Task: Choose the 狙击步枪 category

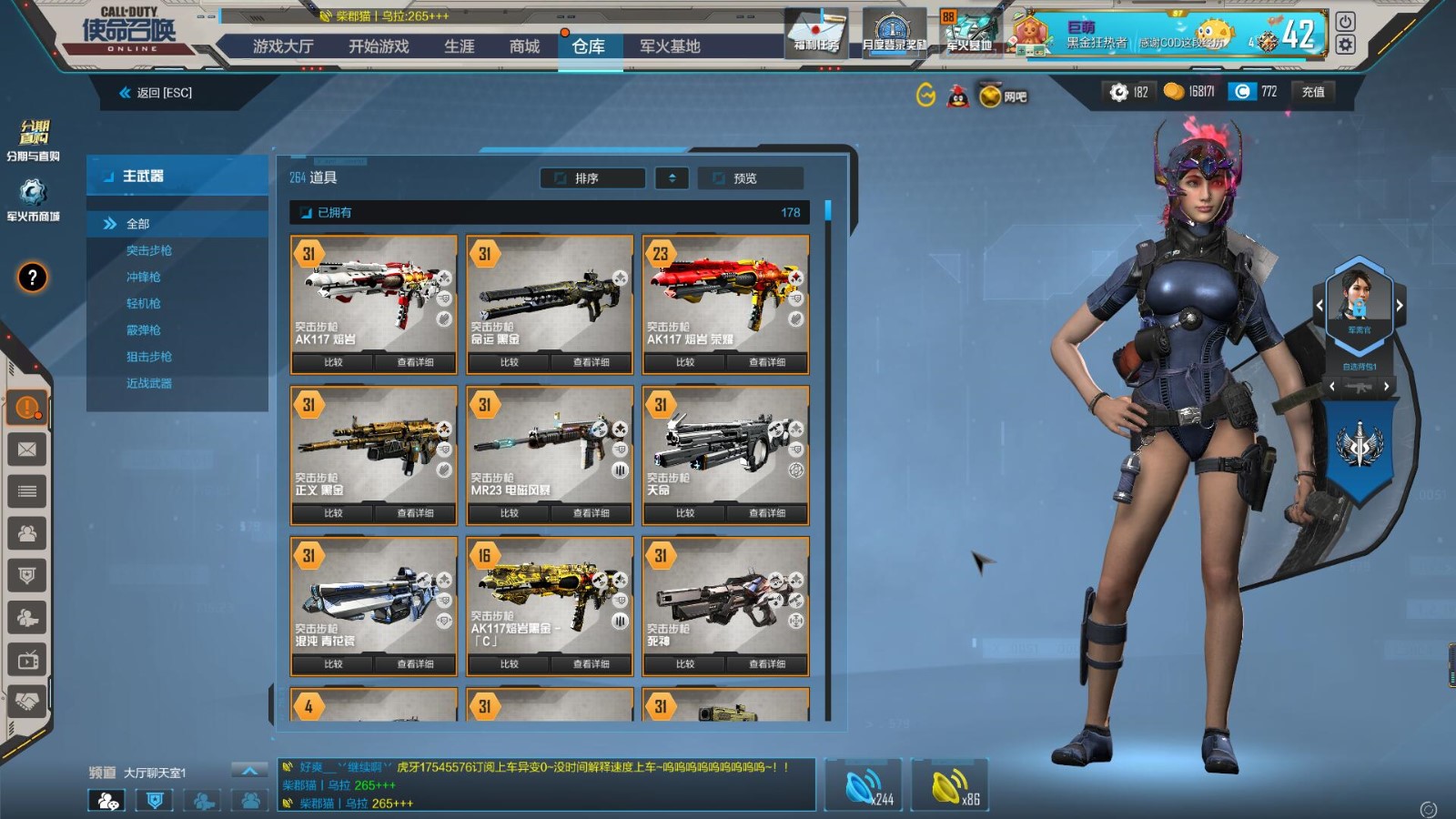Action: (149, 357)
